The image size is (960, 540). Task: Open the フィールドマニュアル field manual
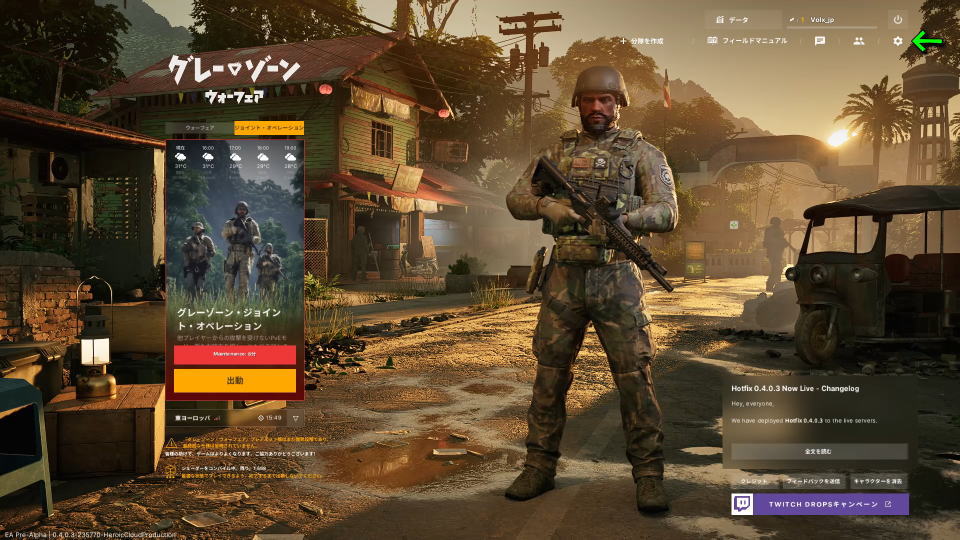pos(747,41)
